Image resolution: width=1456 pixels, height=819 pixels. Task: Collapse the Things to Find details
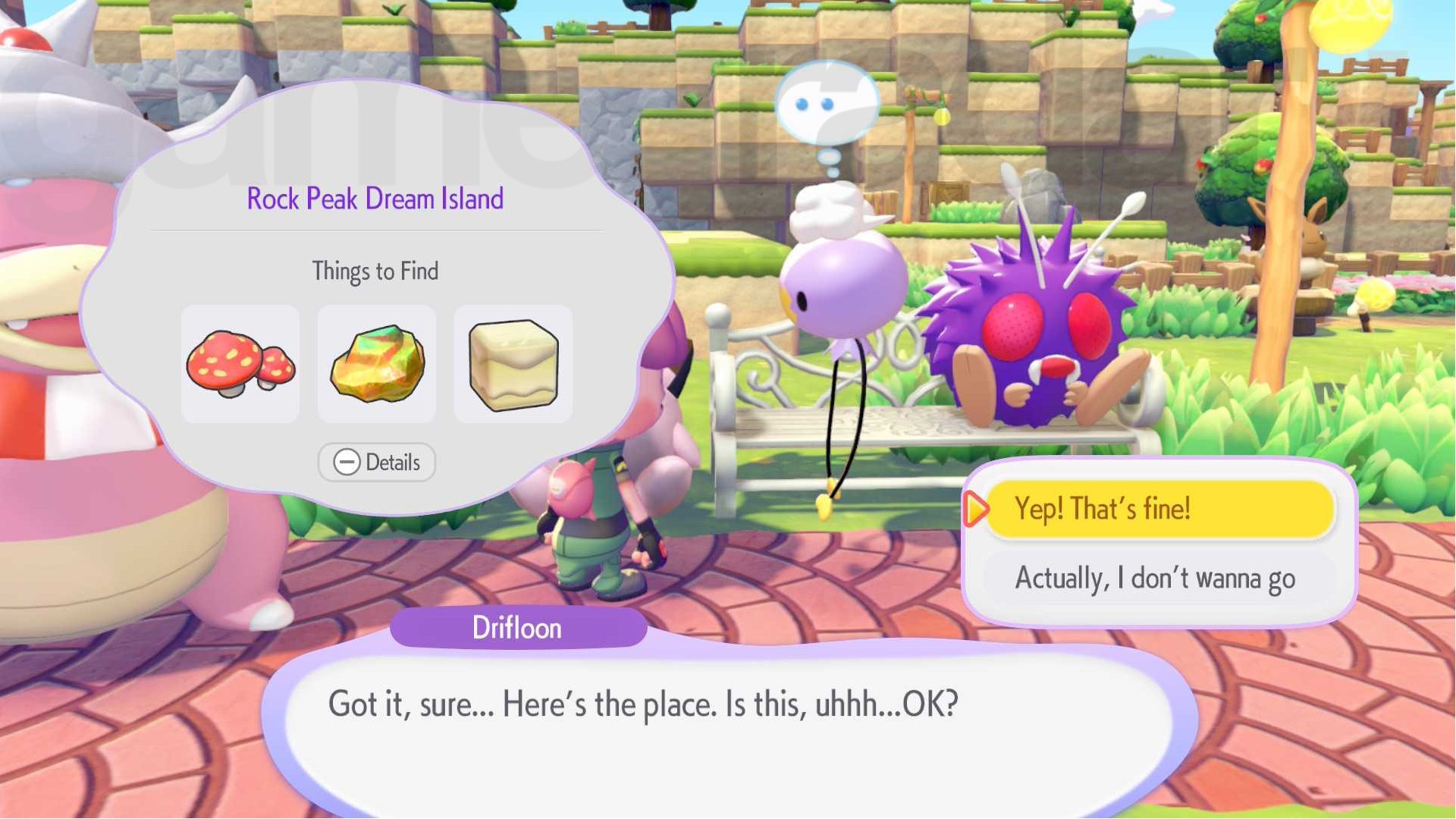(x=376, y=463)
